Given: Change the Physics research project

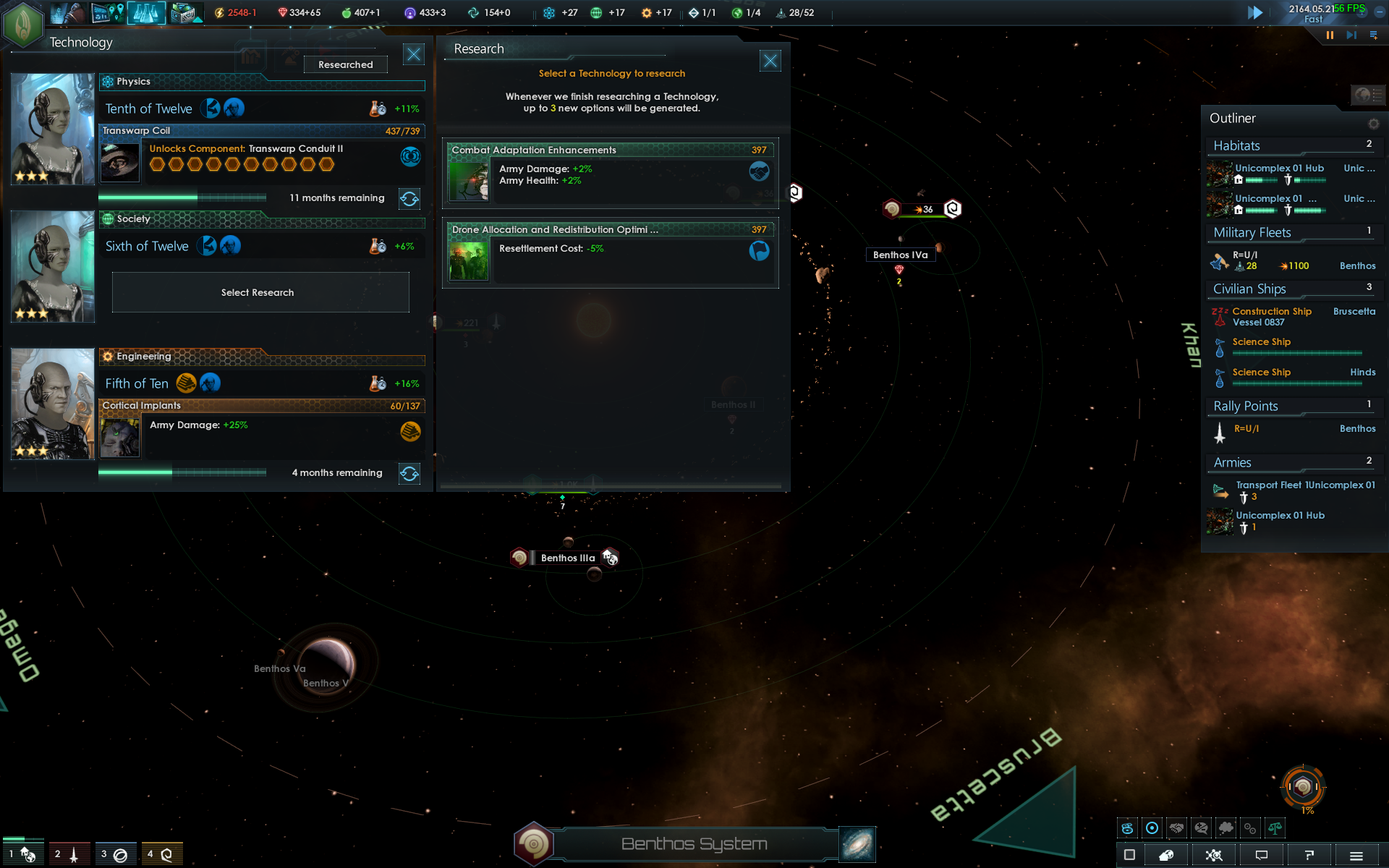Looking at the screenshot, I should click(x=409, y=199).
